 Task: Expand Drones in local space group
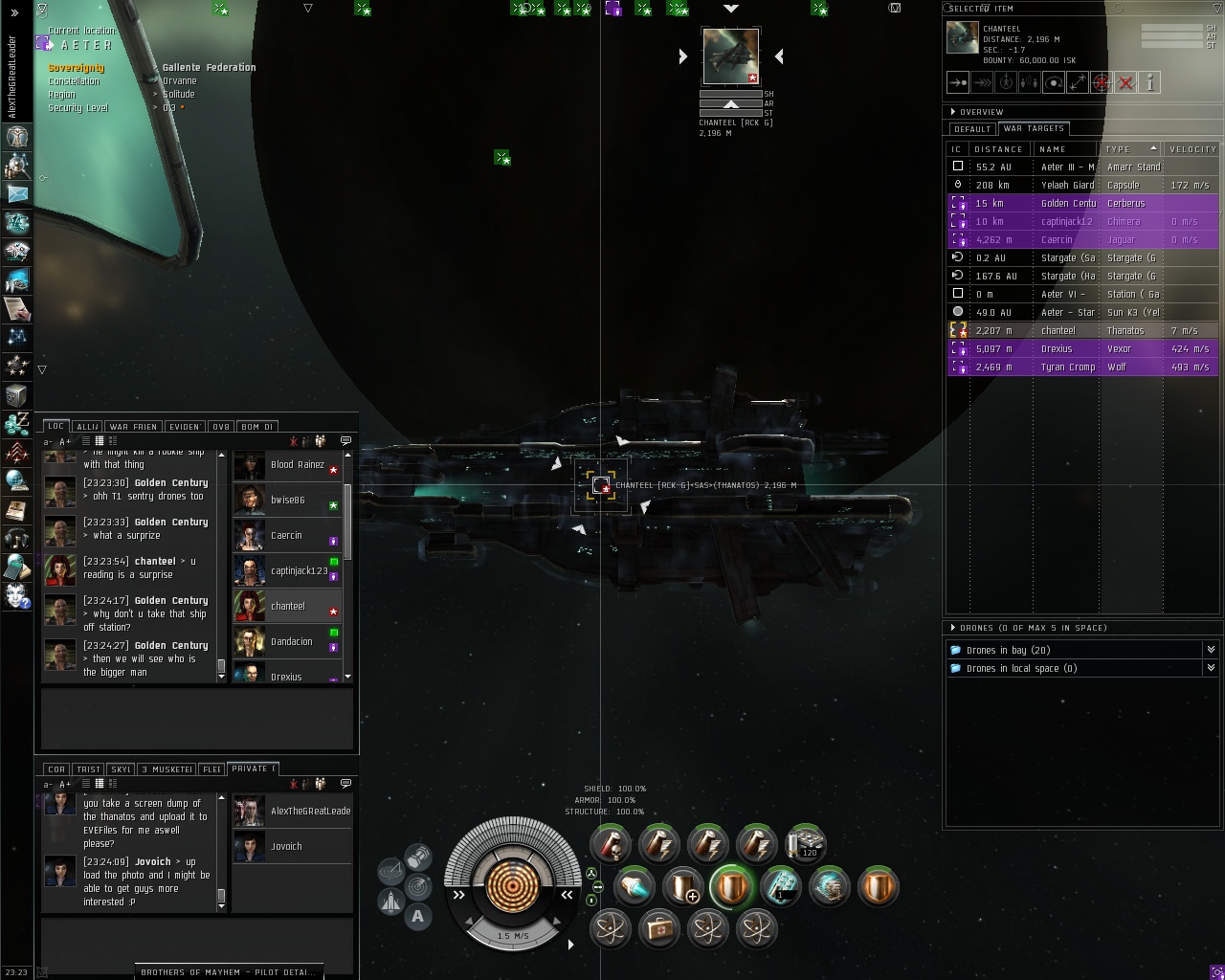[x=1210, y=668]
